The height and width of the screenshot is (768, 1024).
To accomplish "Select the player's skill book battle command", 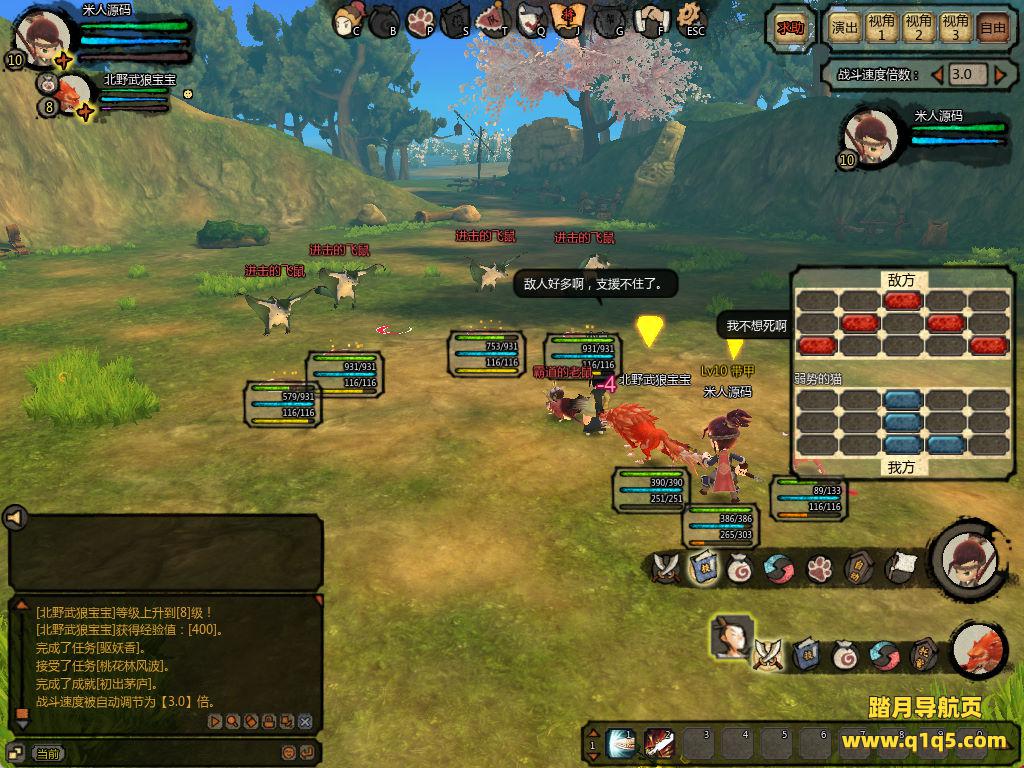I will [x=703, y=567].
